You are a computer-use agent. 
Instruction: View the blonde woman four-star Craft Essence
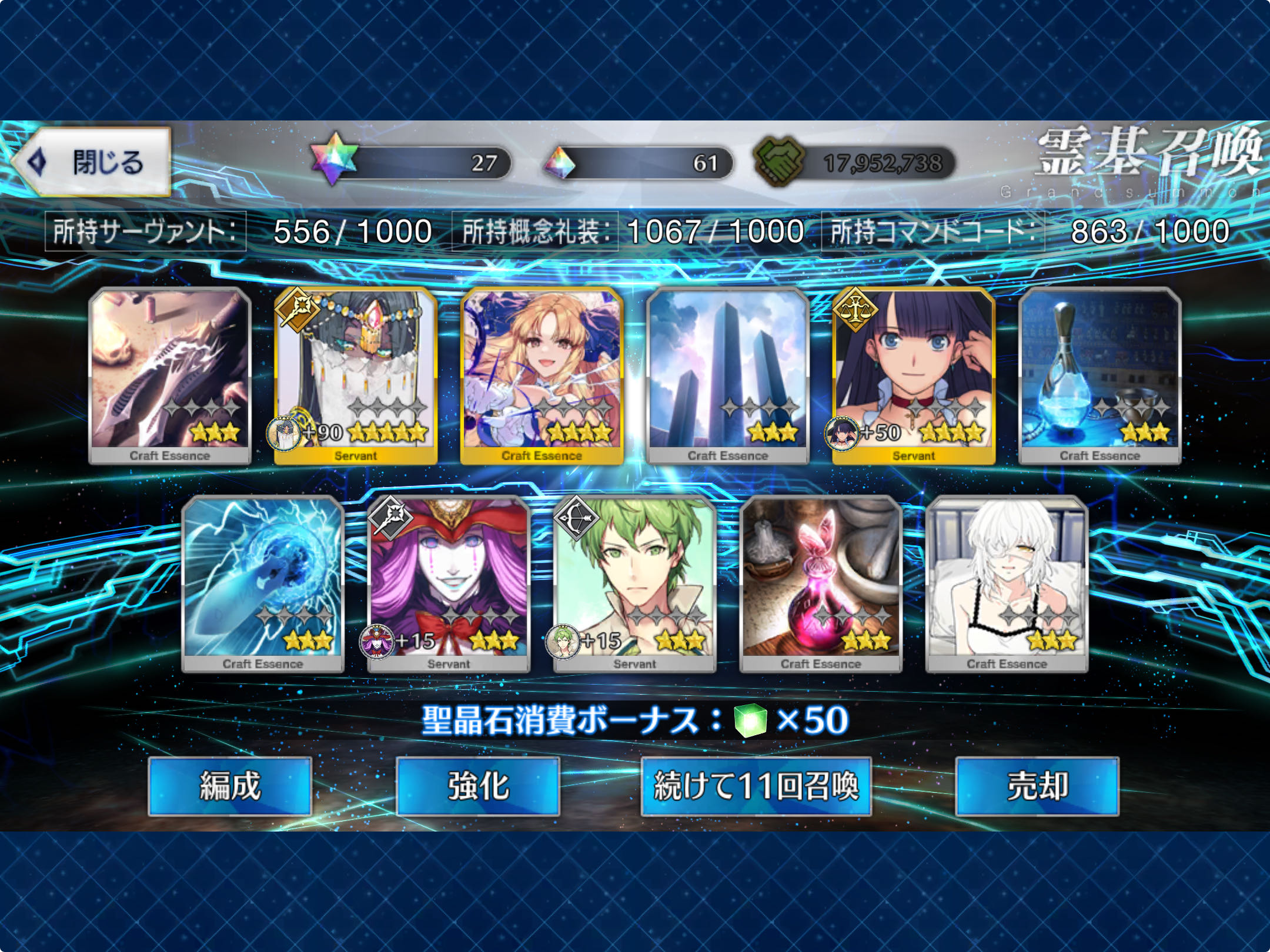coord(542,376)
